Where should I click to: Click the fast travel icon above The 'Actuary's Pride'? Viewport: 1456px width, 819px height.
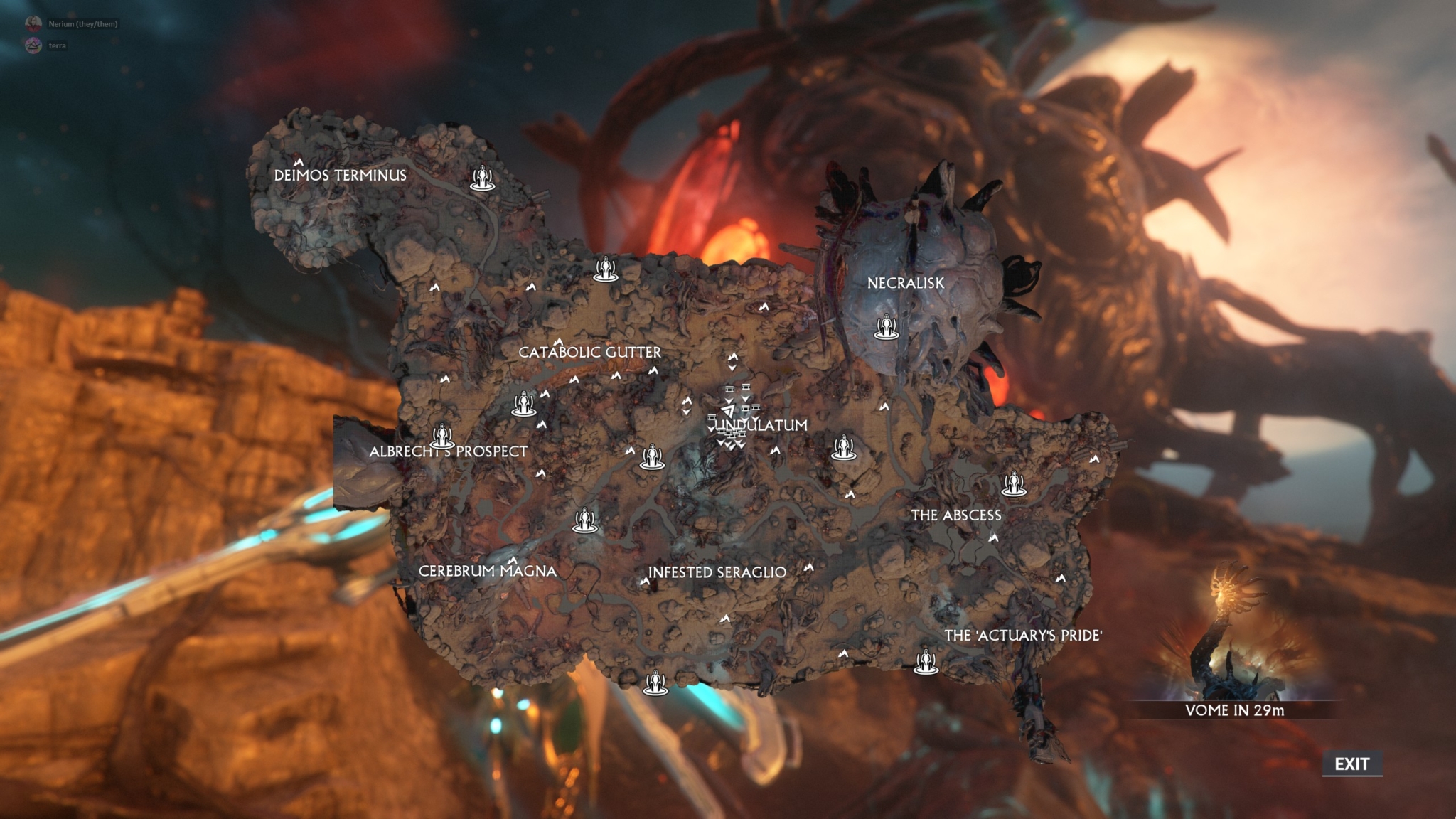(926, 665)
